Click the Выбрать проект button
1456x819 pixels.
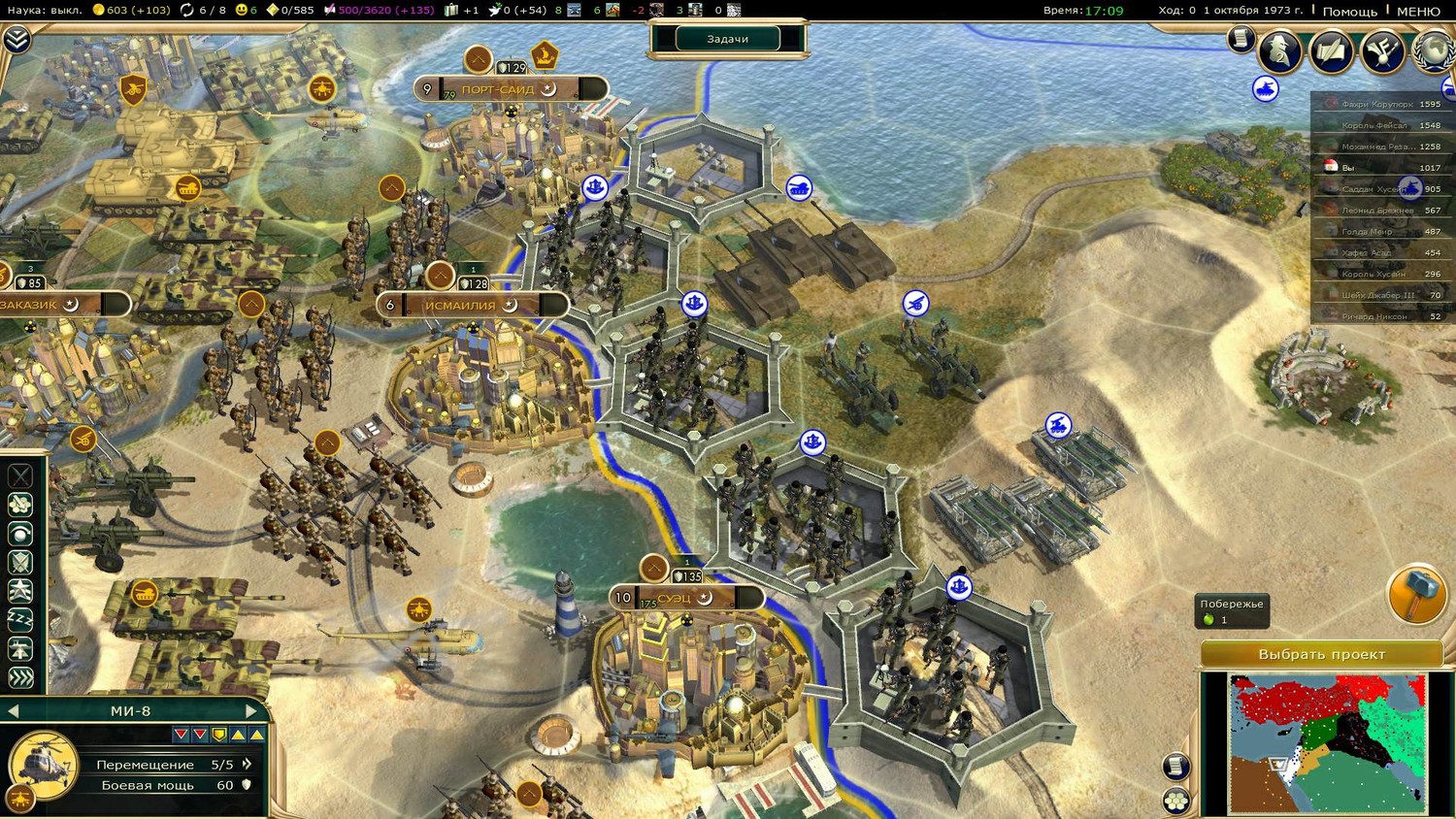point(1321,654)
